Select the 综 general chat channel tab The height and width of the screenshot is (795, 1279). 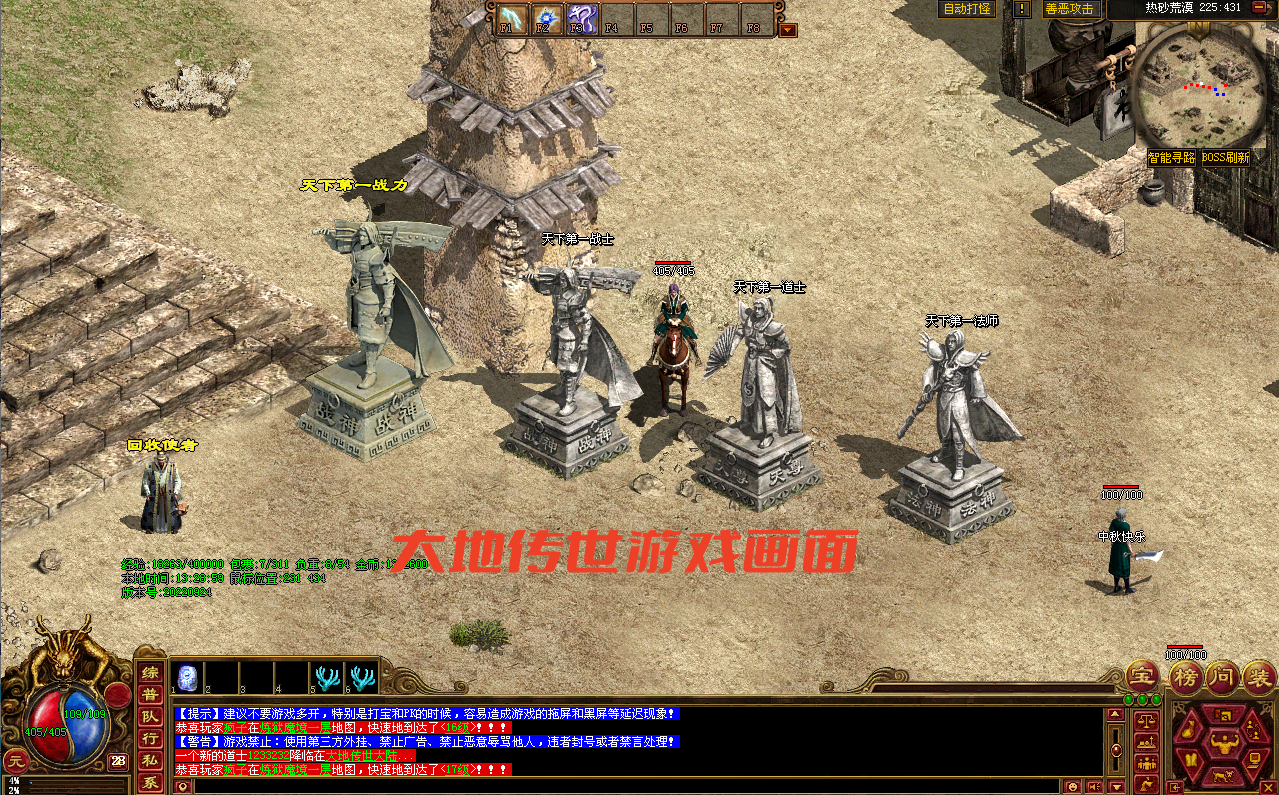pos(150,673)
